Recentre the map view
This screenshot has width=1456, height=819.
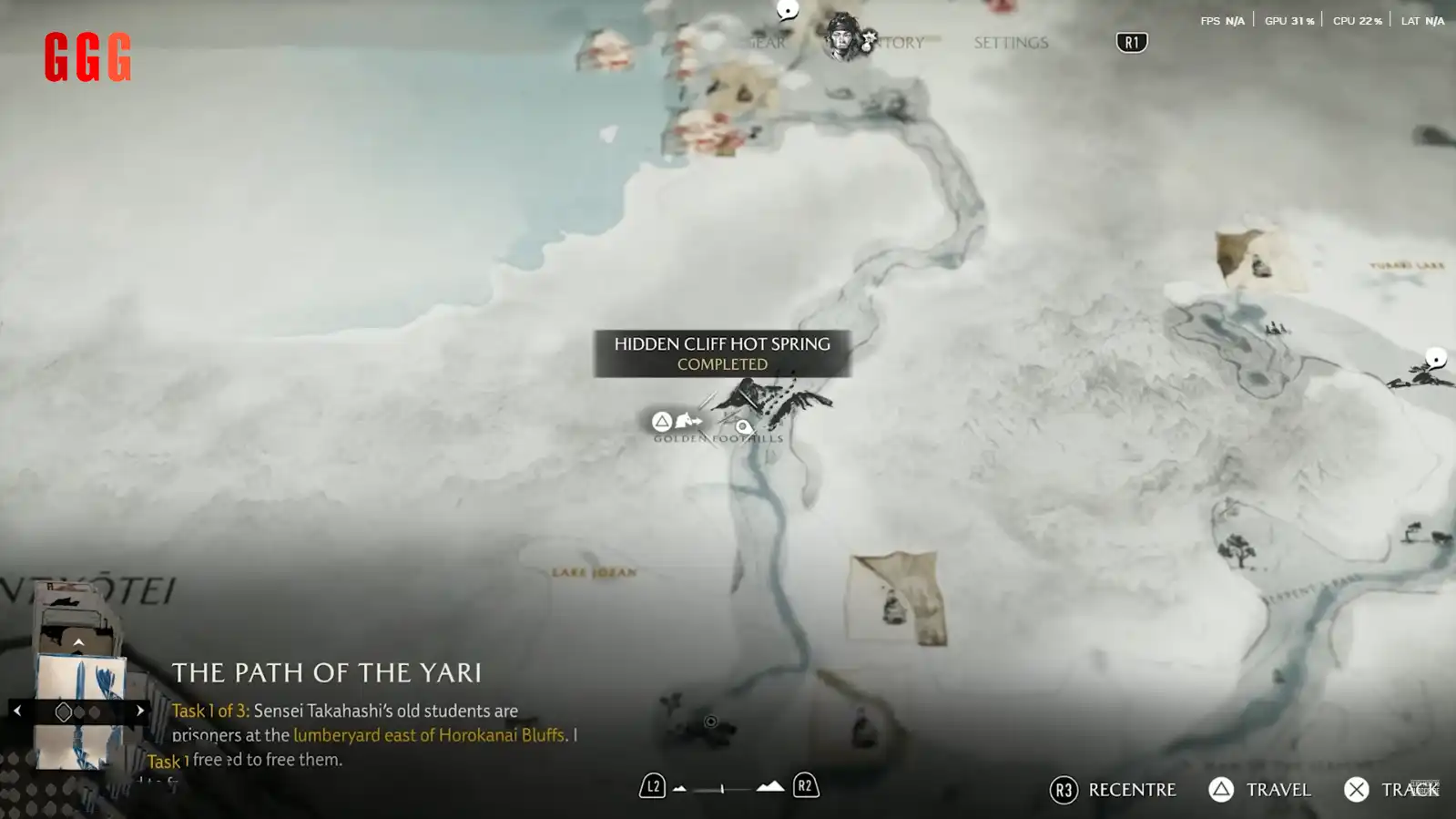(1113, 790)
